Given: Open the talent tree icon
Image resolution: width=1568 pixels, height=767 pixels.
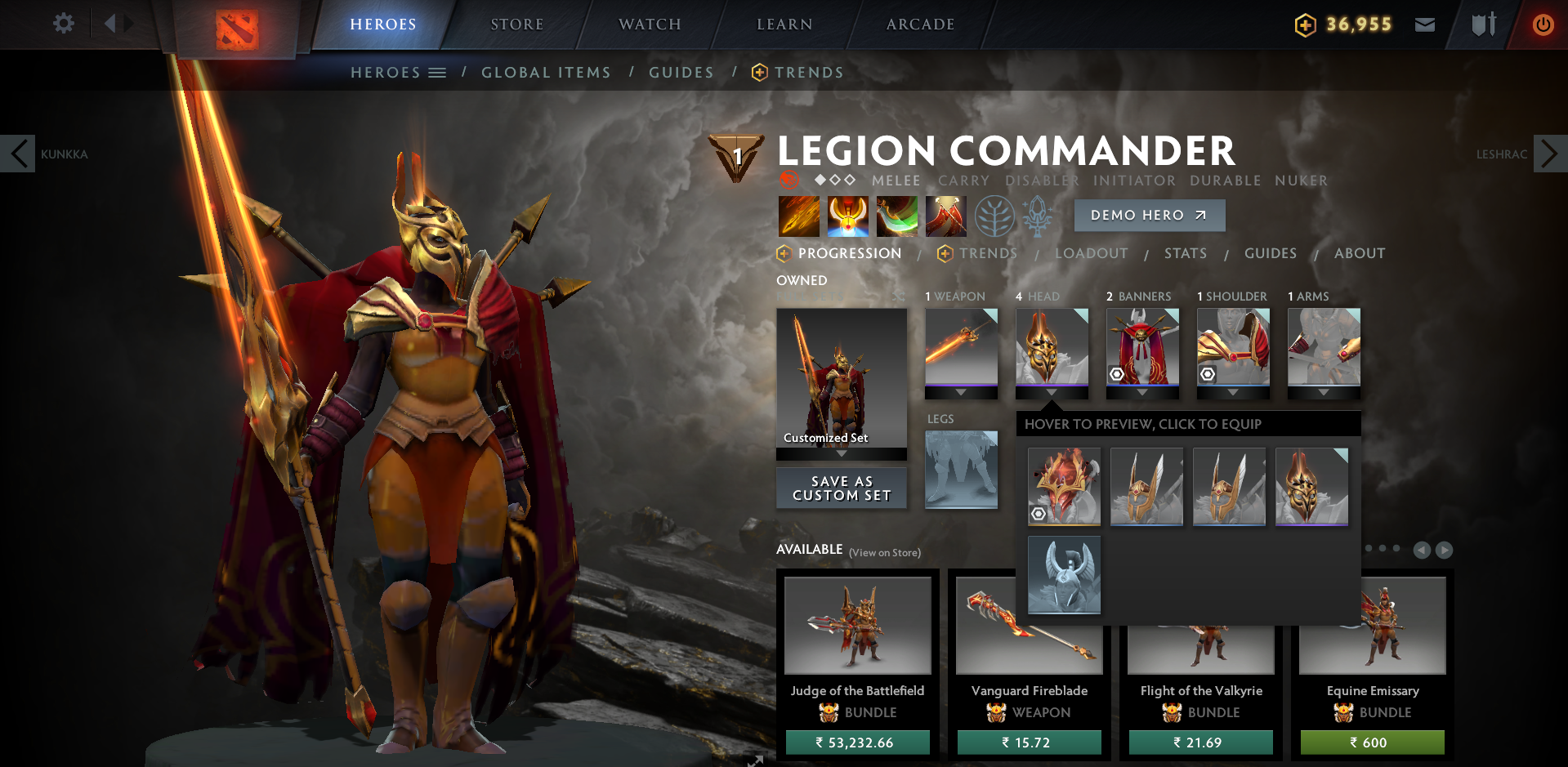Looking at the screenshot, I should coord(994,216).
